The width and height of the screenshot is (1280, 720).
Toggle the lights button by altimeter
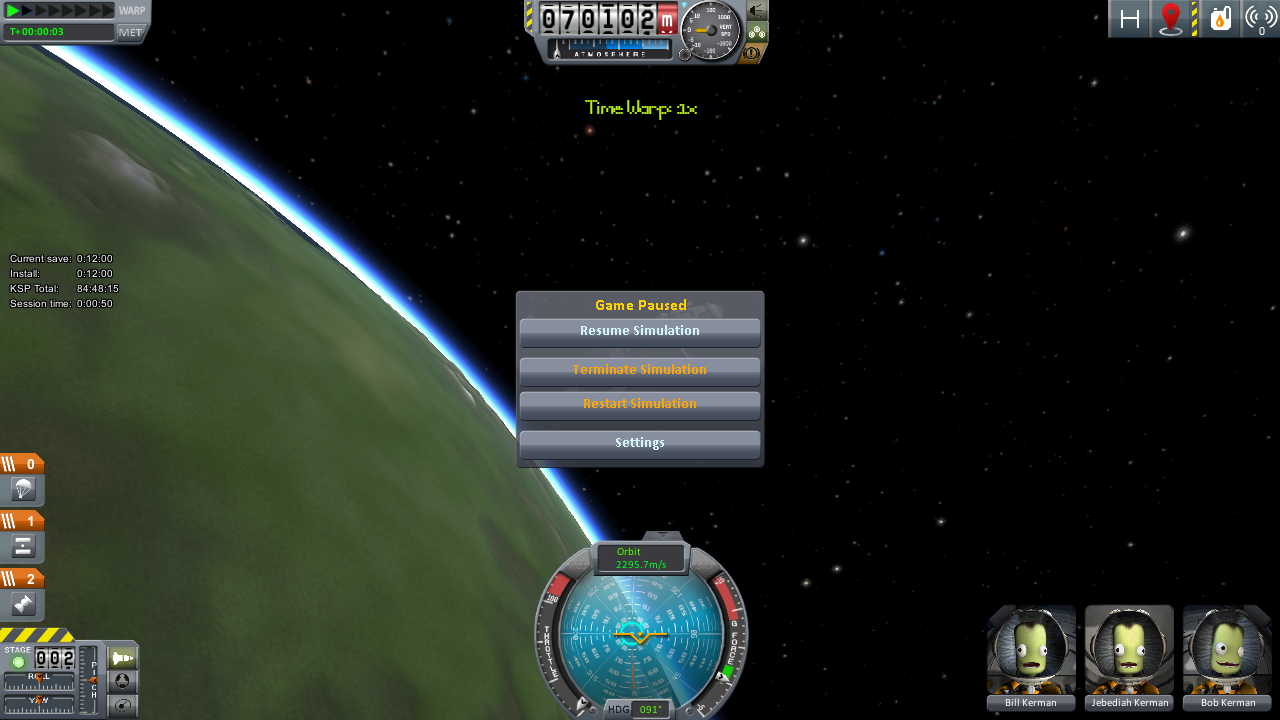757,11
